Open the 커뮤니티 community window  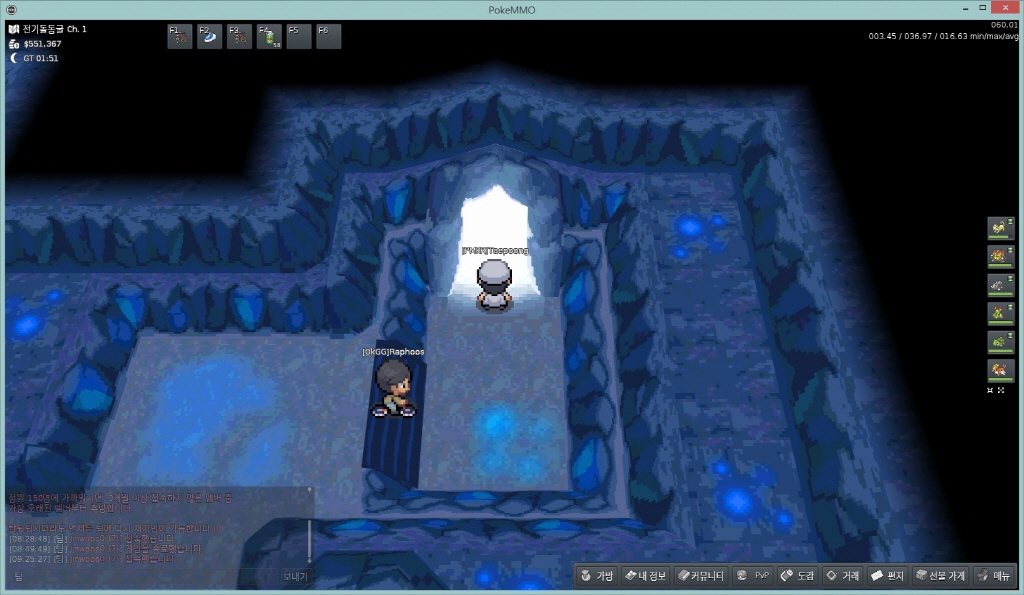click(700, 576)
